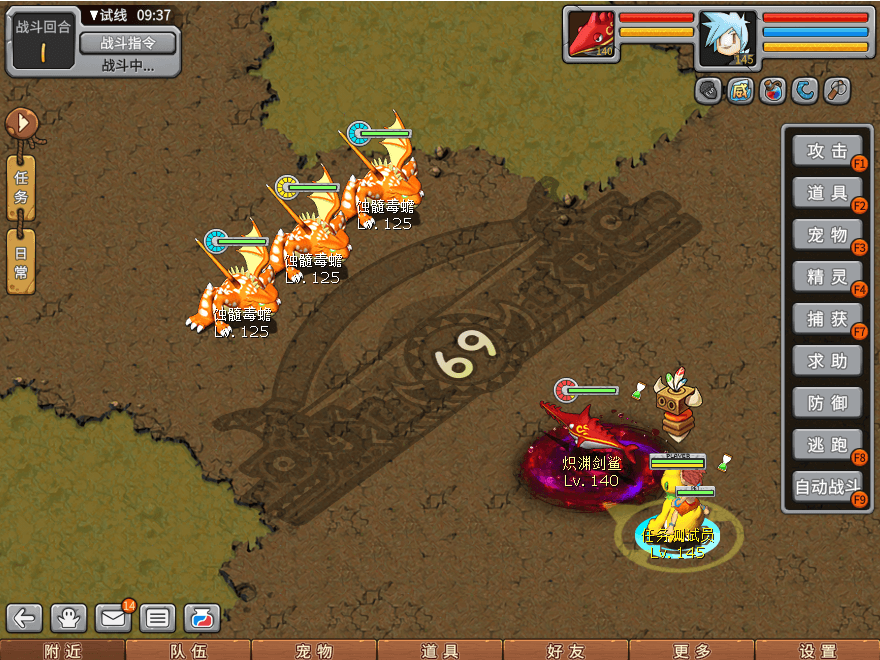
Task: Select 逃跑 (Flee) to escape battle
Action: click(826, 445)
